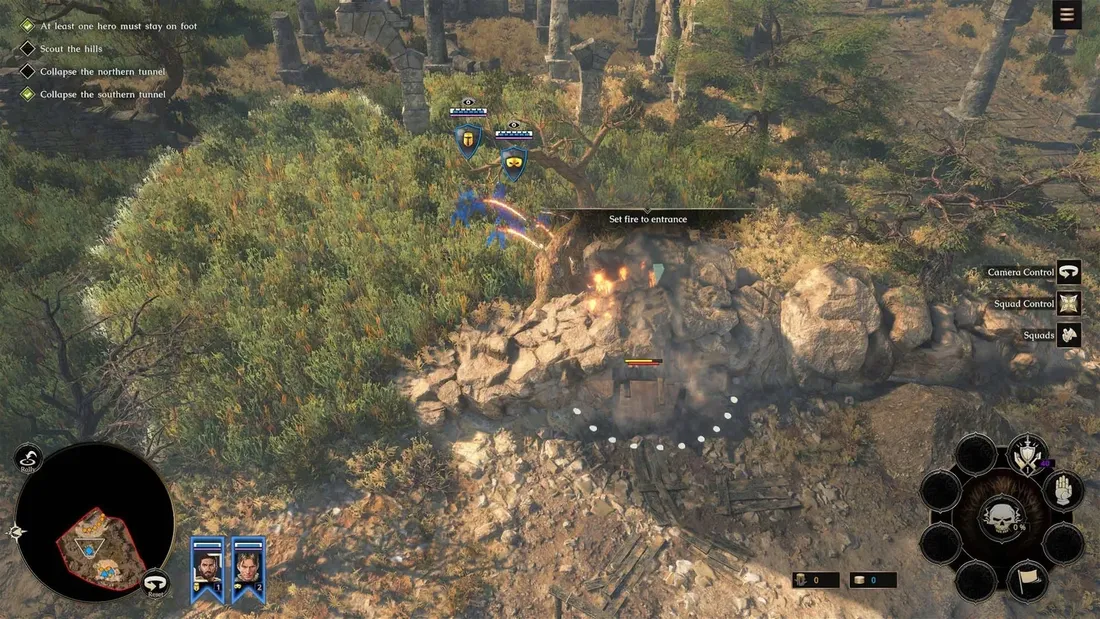1100x619 pixels.
Task: Open the hamburger menu button
Action: pos(1067,15)
